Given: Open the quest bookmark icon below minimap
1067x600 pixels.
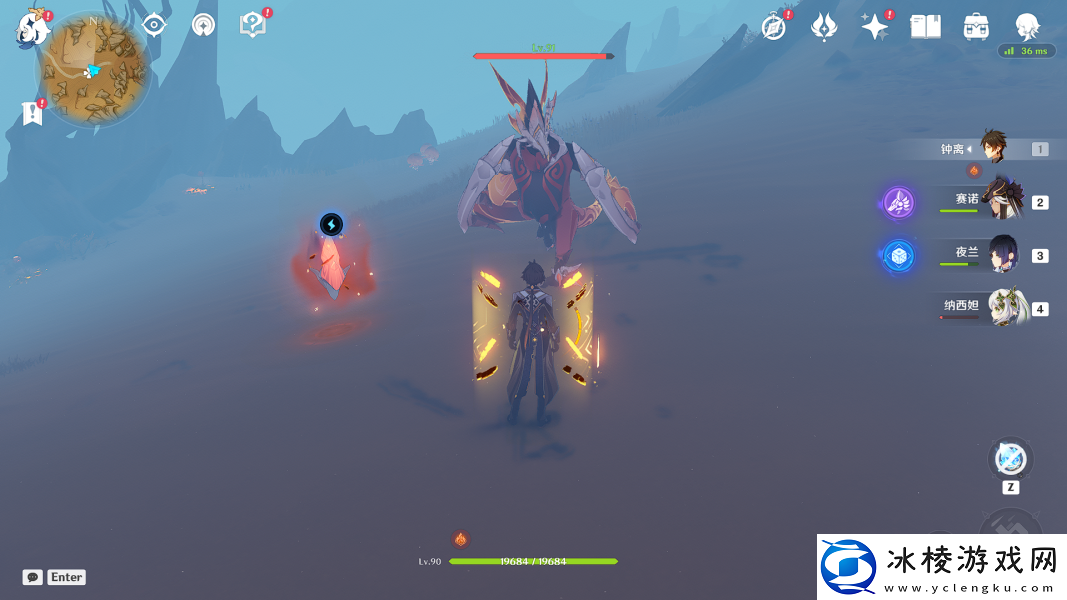Looking at the screenshot, I should coord(32,113).
